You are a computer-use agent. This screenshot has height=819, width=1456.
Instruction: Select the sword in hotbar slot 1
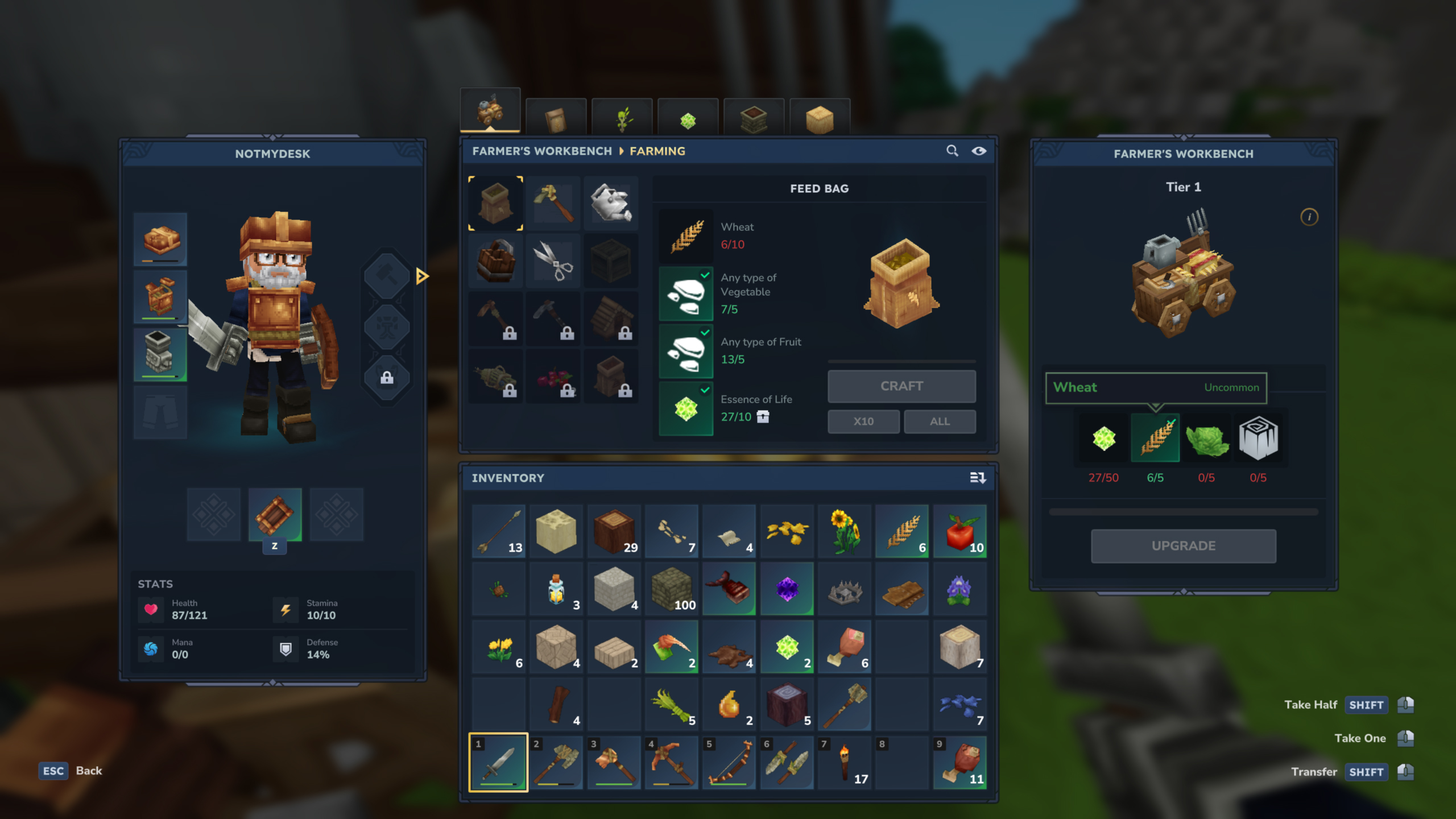[497, 762]
